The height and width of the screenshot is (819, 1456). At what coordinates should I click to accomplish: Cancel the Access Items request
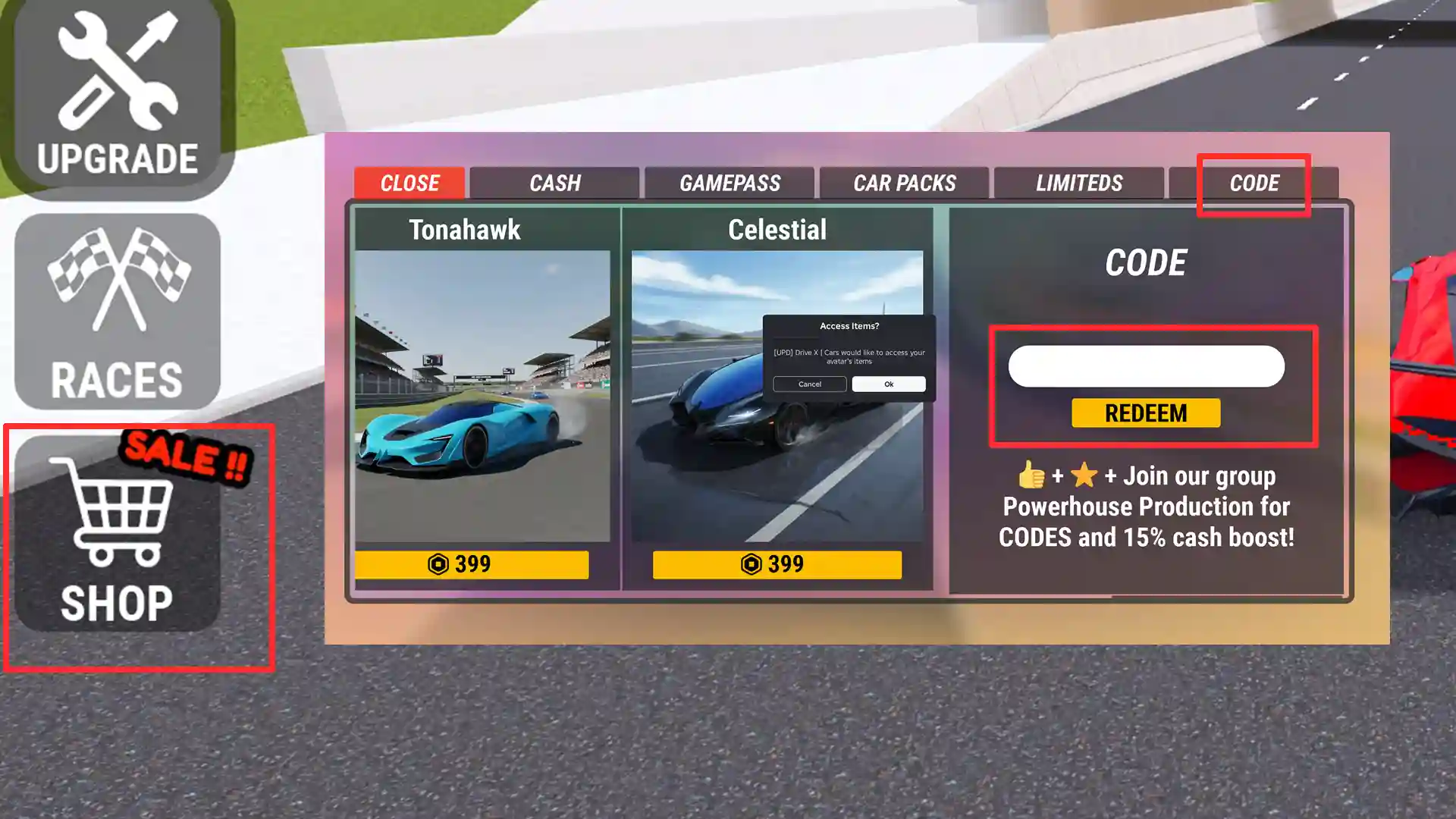[x=809, y=384]
